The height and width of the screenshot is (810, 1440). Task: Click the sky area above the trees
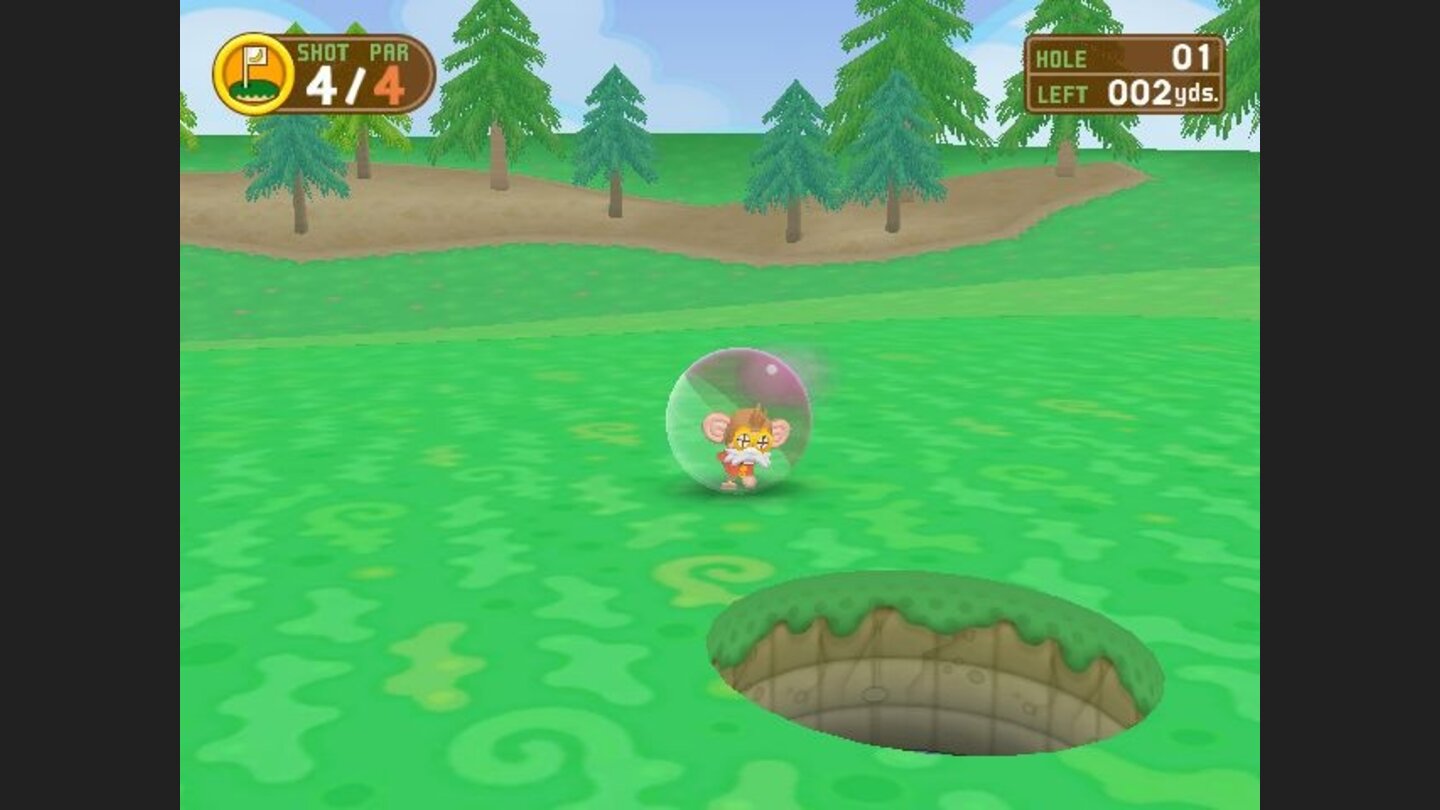(x=700, y=30)
